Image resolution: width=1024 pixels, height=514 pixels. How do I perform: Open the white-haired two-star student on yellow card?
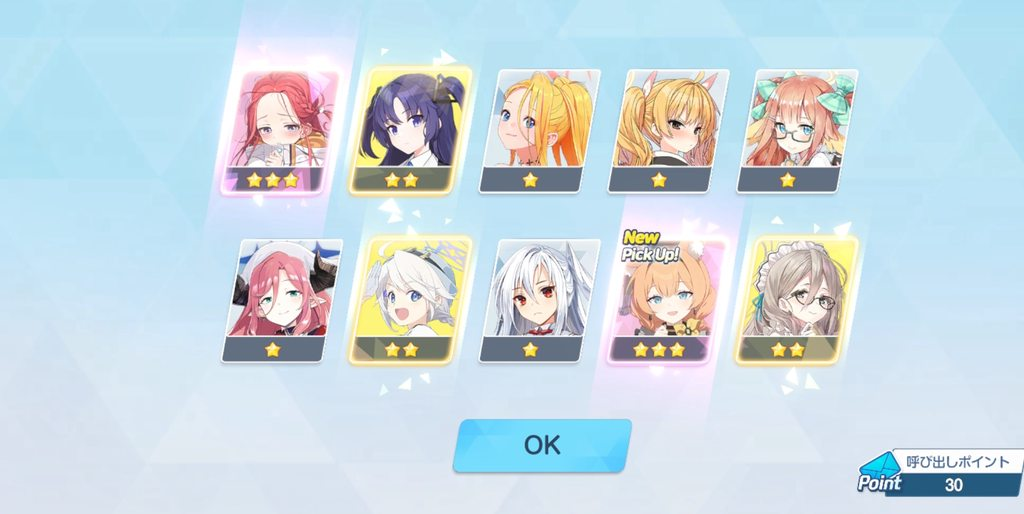pos(410,299)
